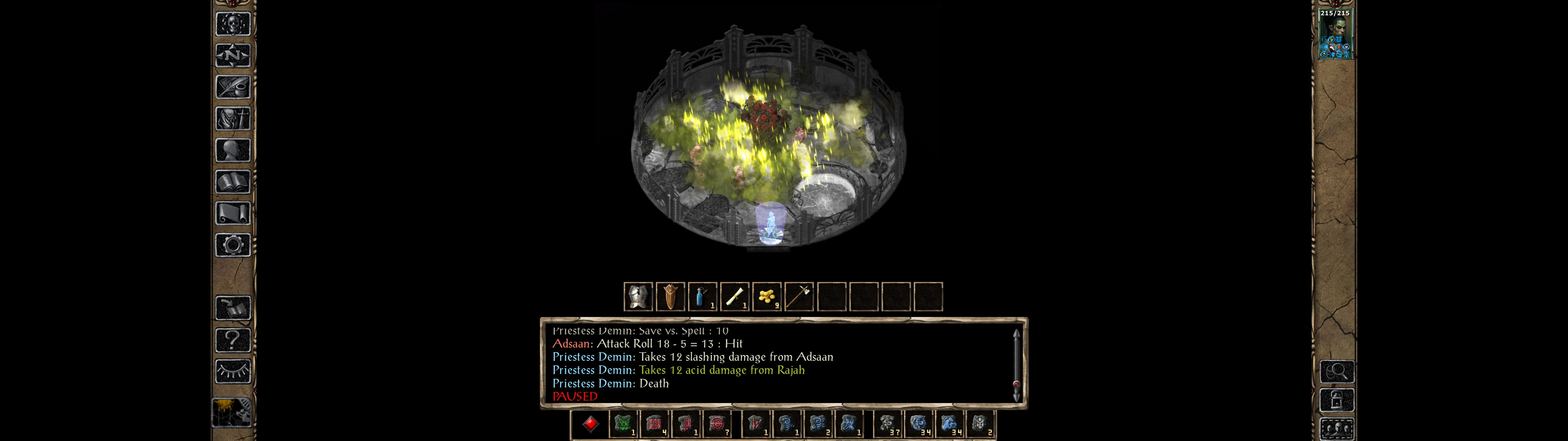Open the gear options button
Viewport: 1568px width, 441px height.
pos(232,246)
